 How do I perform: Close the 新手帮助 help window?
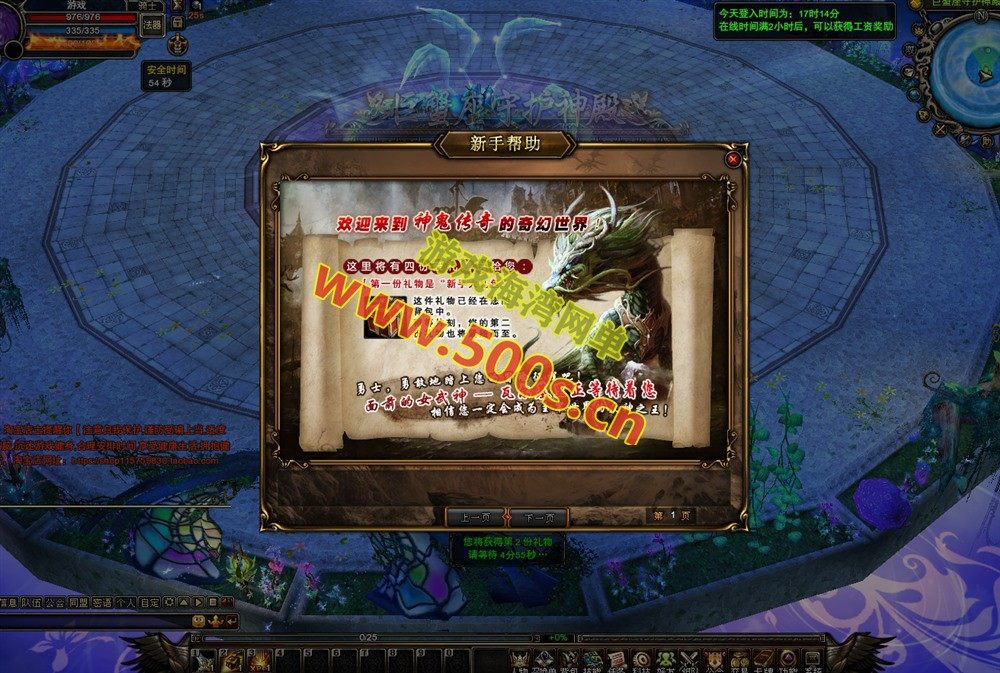tap(733, 159)
